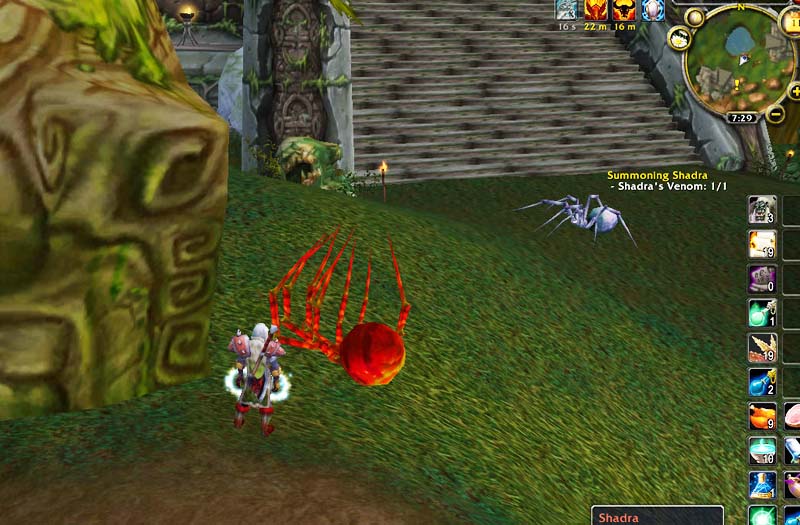The width and height of the screenshot is (800, 525).
Task: Use the blue flask on book icon
Action: point(762,485)
